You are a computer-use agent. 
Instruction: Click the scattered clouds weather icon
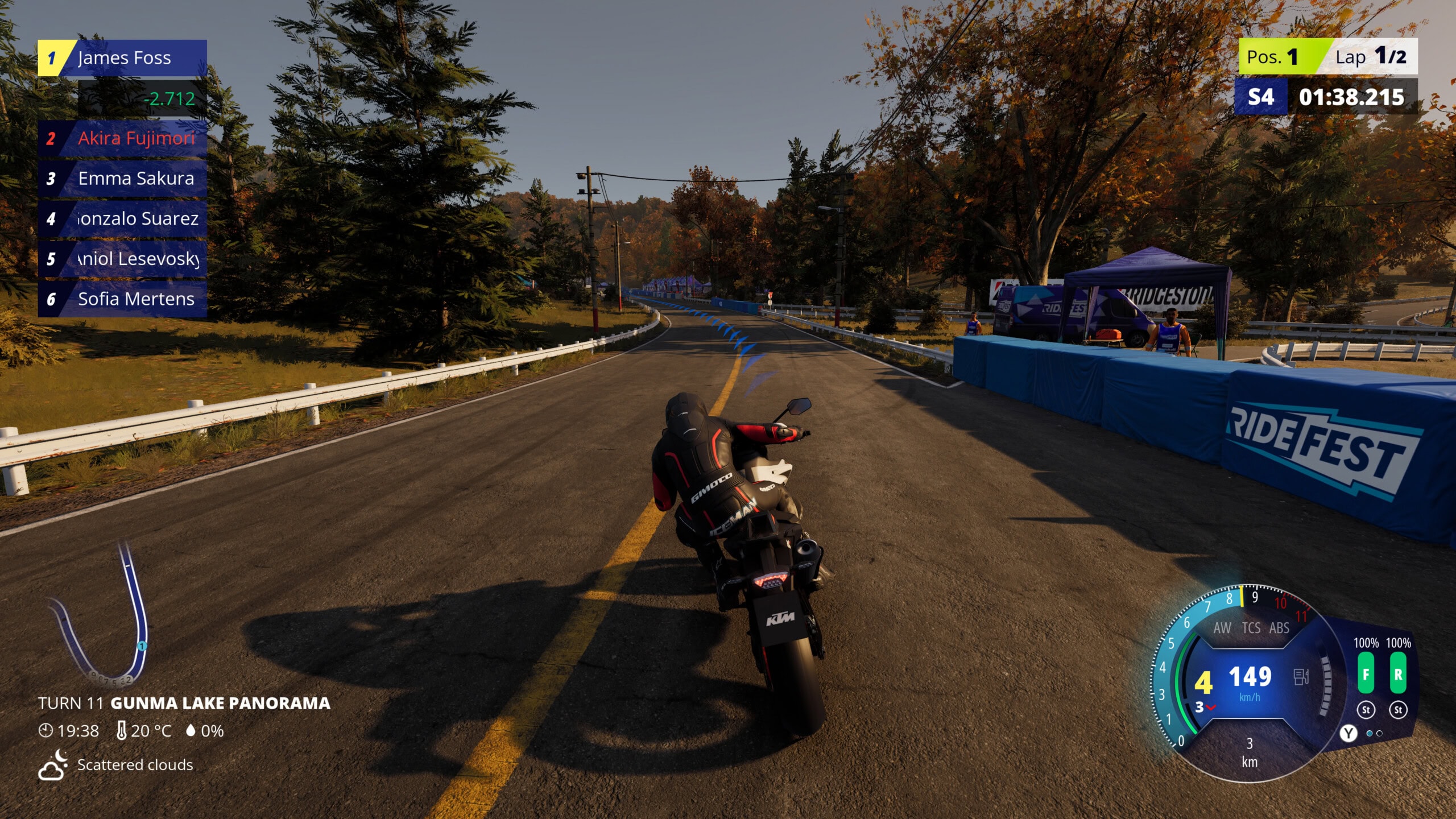click(52, 766)
